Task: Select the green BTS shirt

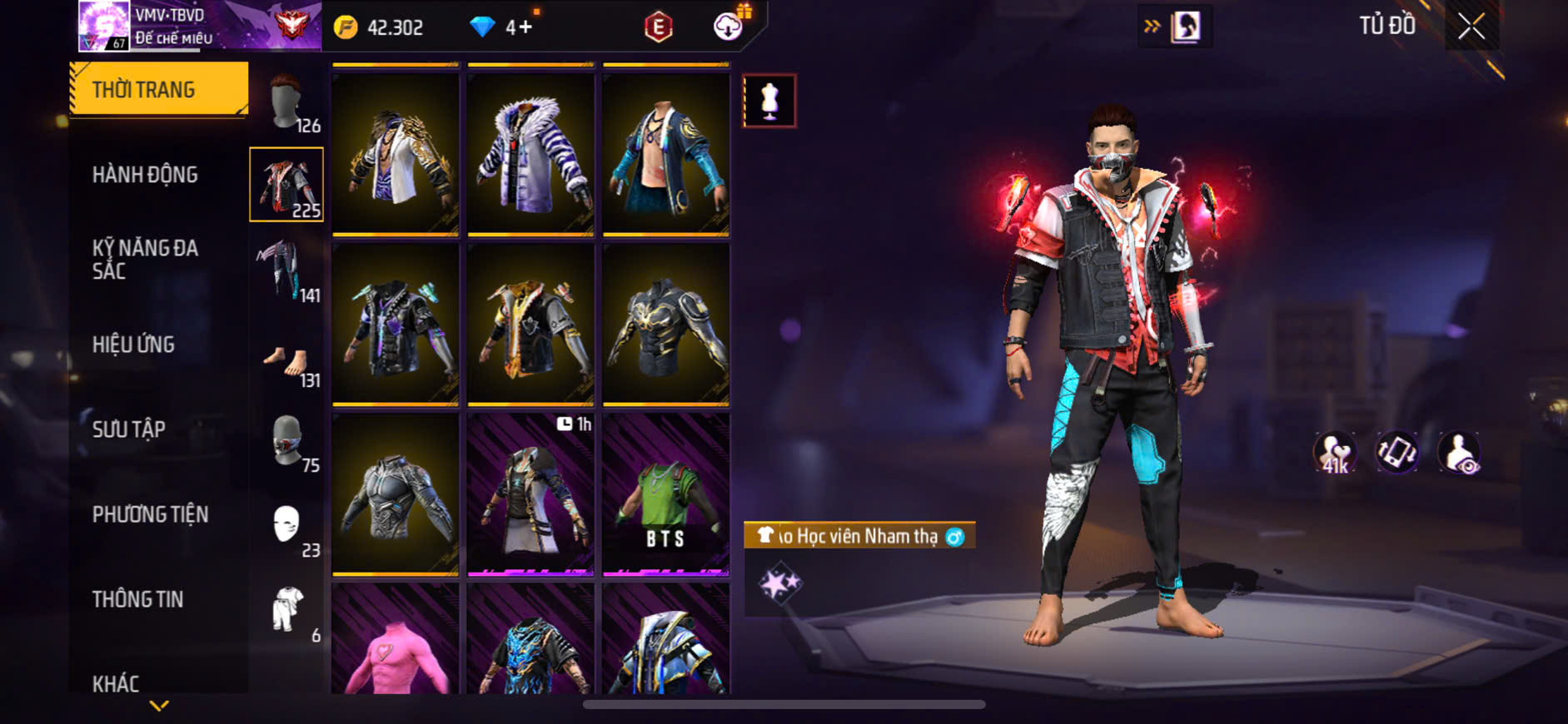Action: [x=666, y=494]
